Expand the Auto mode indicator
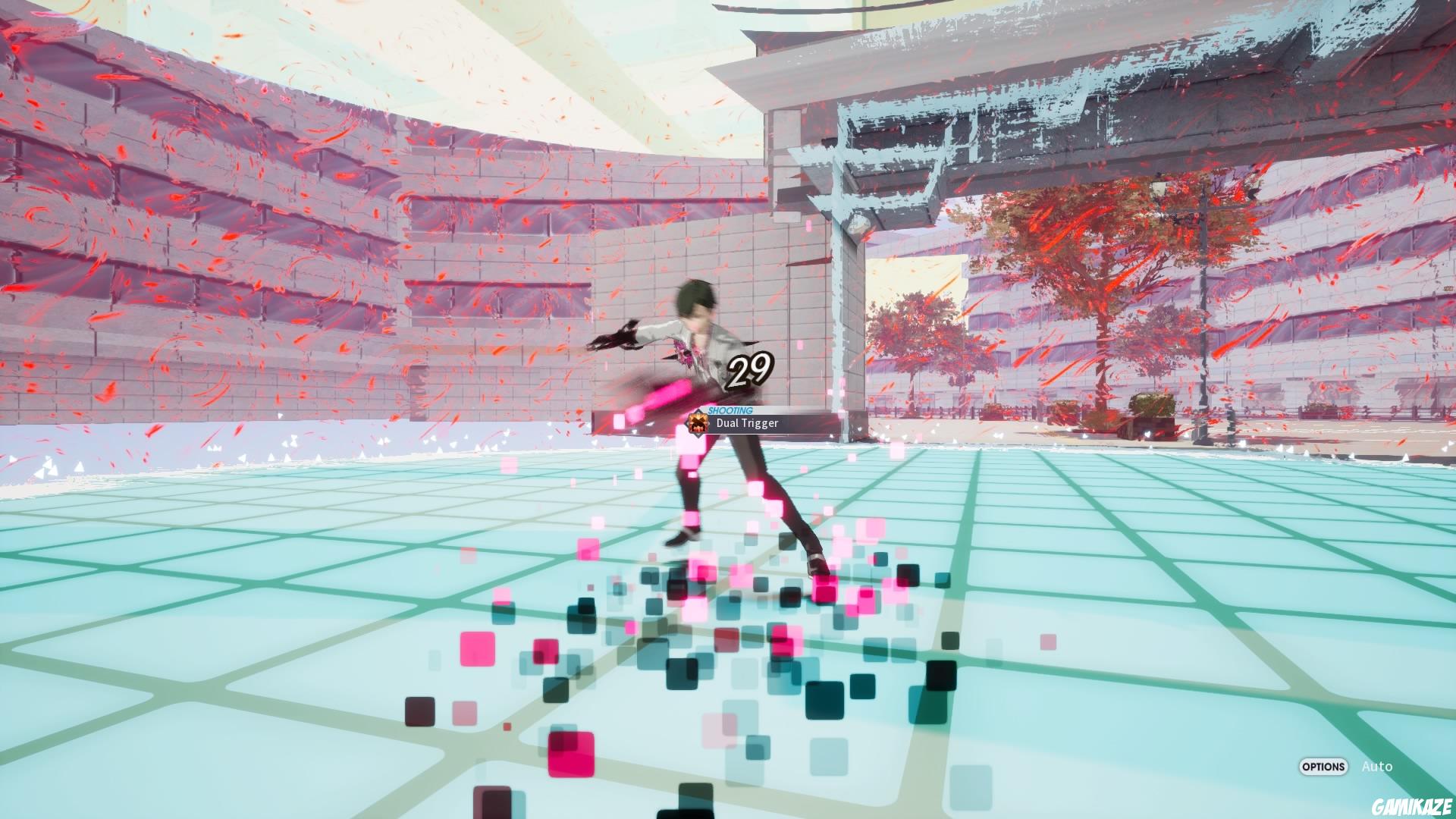Viewport: 1456px width, 819px height. (x=1376, y=767)
